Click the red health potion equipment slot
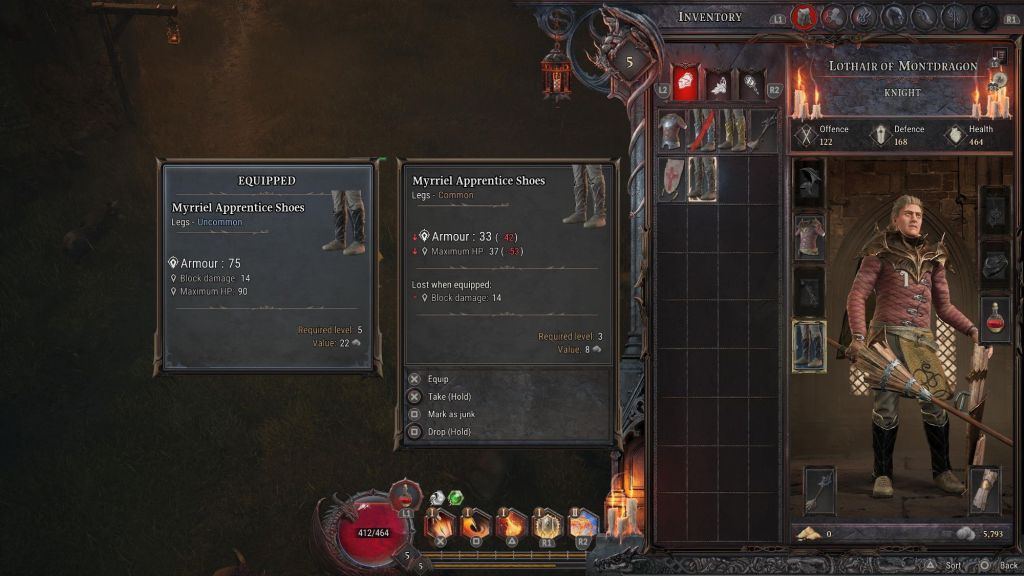The width and height of the screenshot is (1024, 576). coord(995,319)
